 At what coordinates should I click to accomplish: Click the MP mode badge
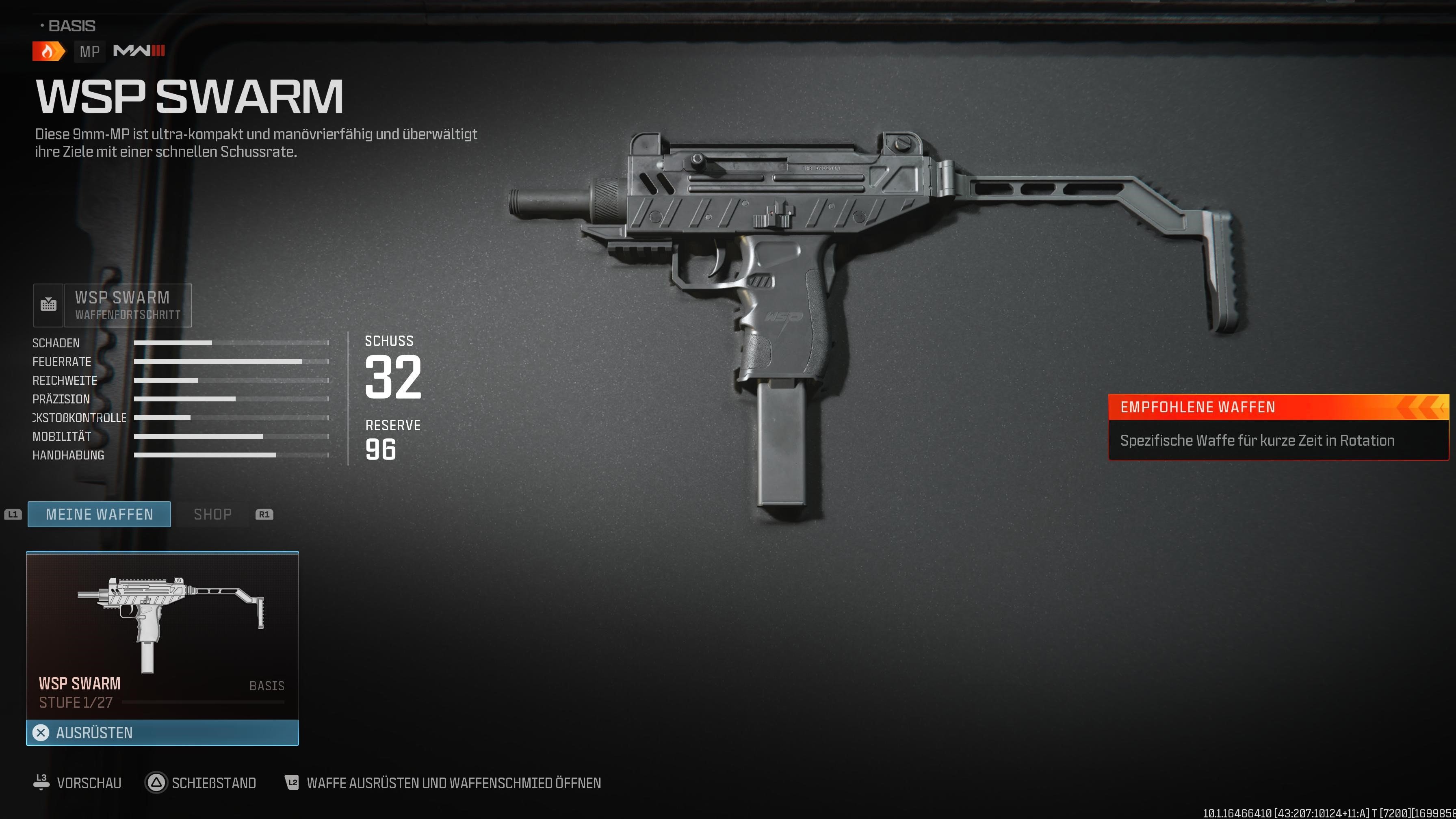(x=89, y=52)
